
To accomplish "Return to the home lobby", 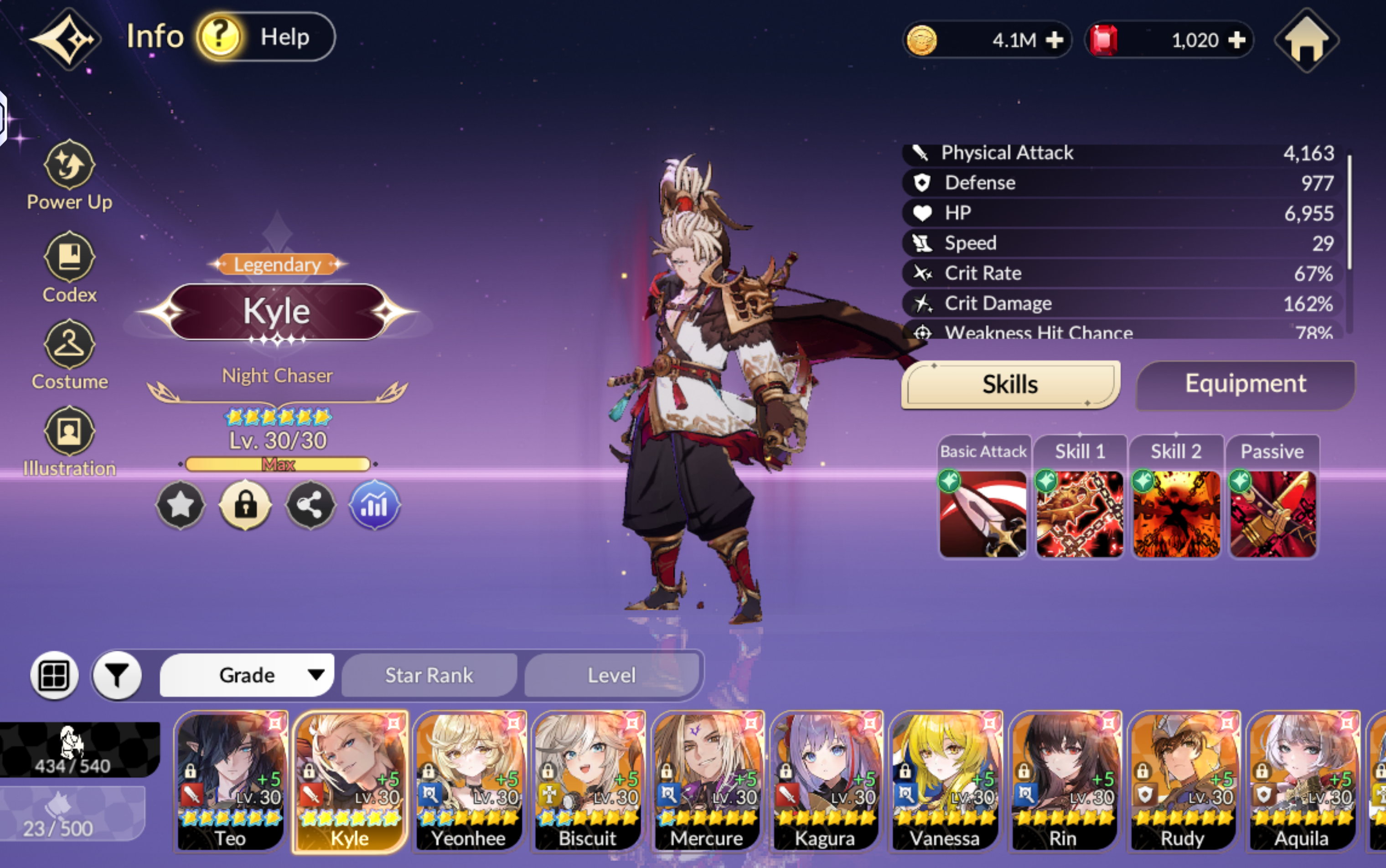I will pyautogui.click(x=1306, y=40).
